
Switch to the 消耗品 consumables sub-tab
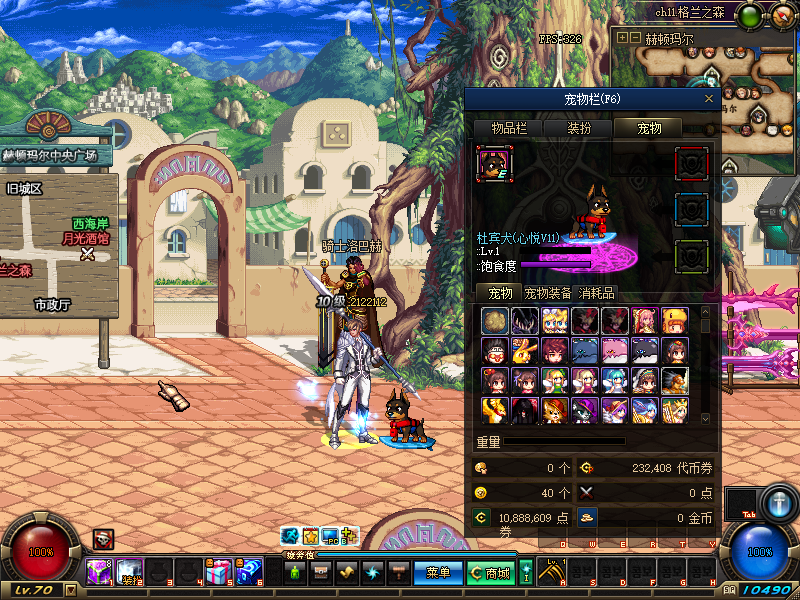click(597, 293)
